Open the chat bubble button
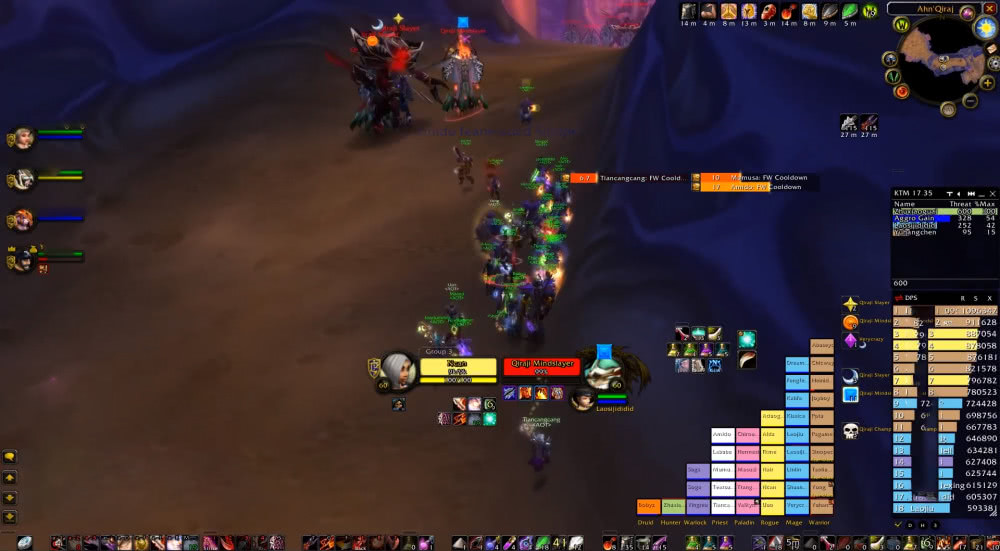This screenshot has height=551, width=1000. click(10, 457)
